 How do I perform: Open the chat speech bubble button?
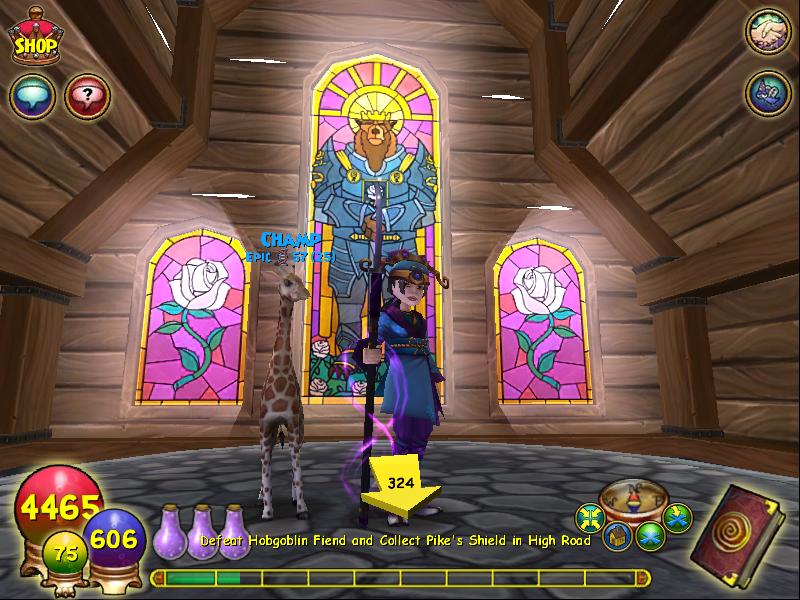point(31,97)
